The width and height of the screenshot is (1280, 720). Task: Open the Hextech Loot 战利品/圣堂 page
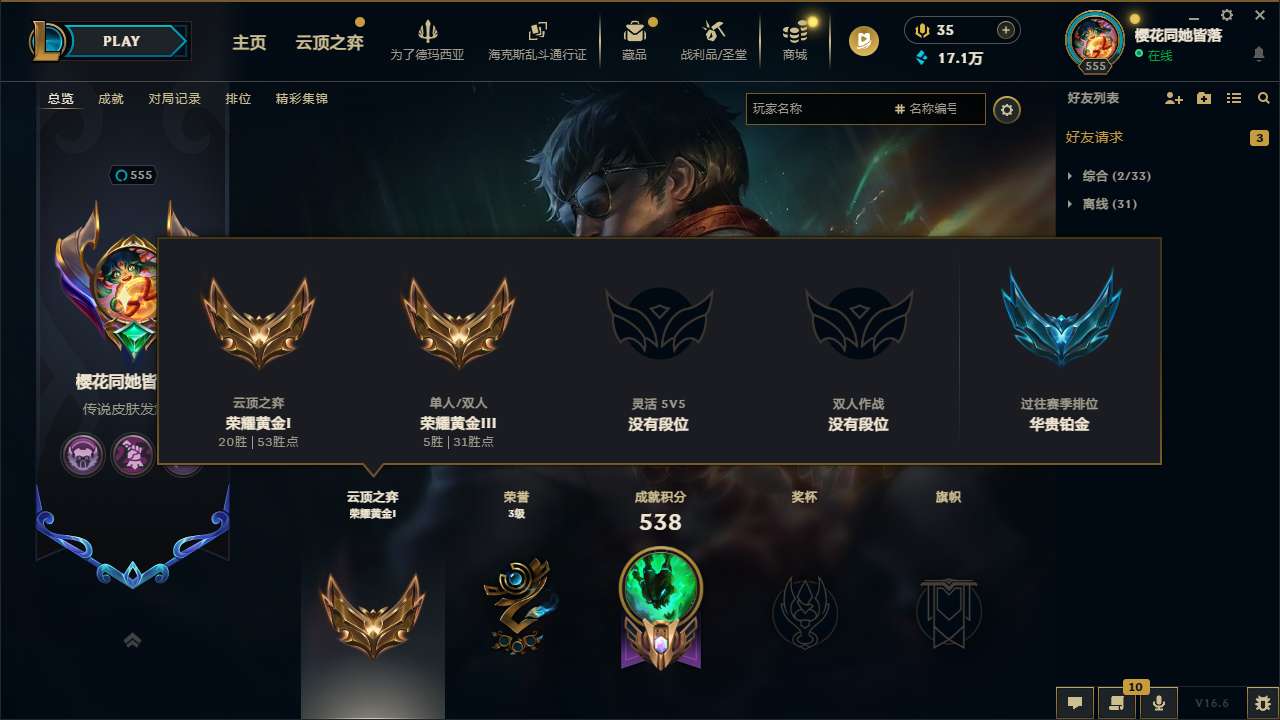[714, 40]
